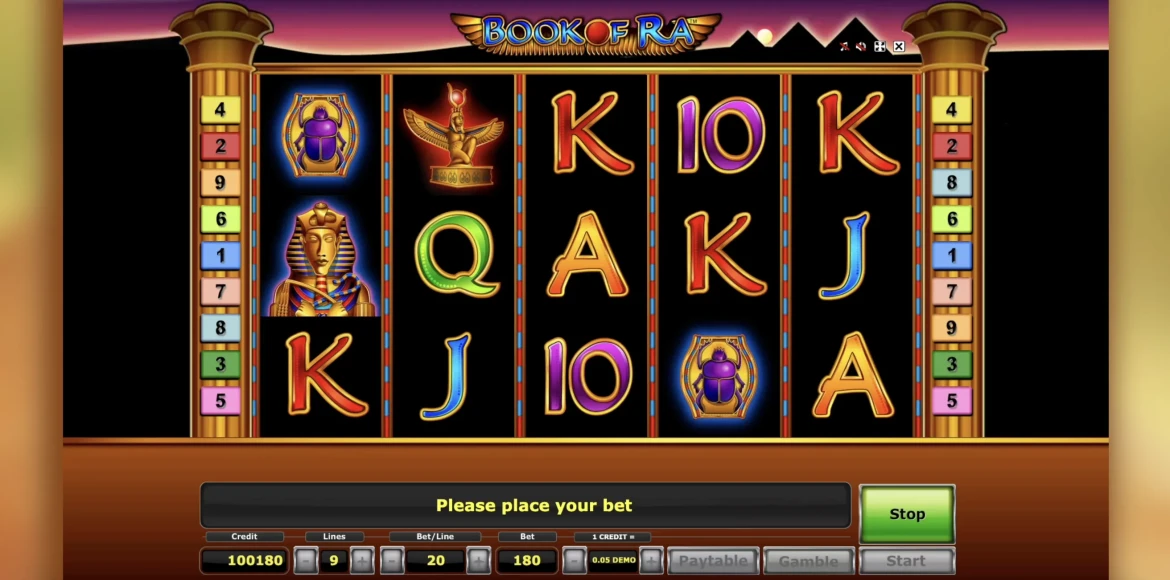Close the game with the X icon
1170x580 pixels.
coord(898,46)
